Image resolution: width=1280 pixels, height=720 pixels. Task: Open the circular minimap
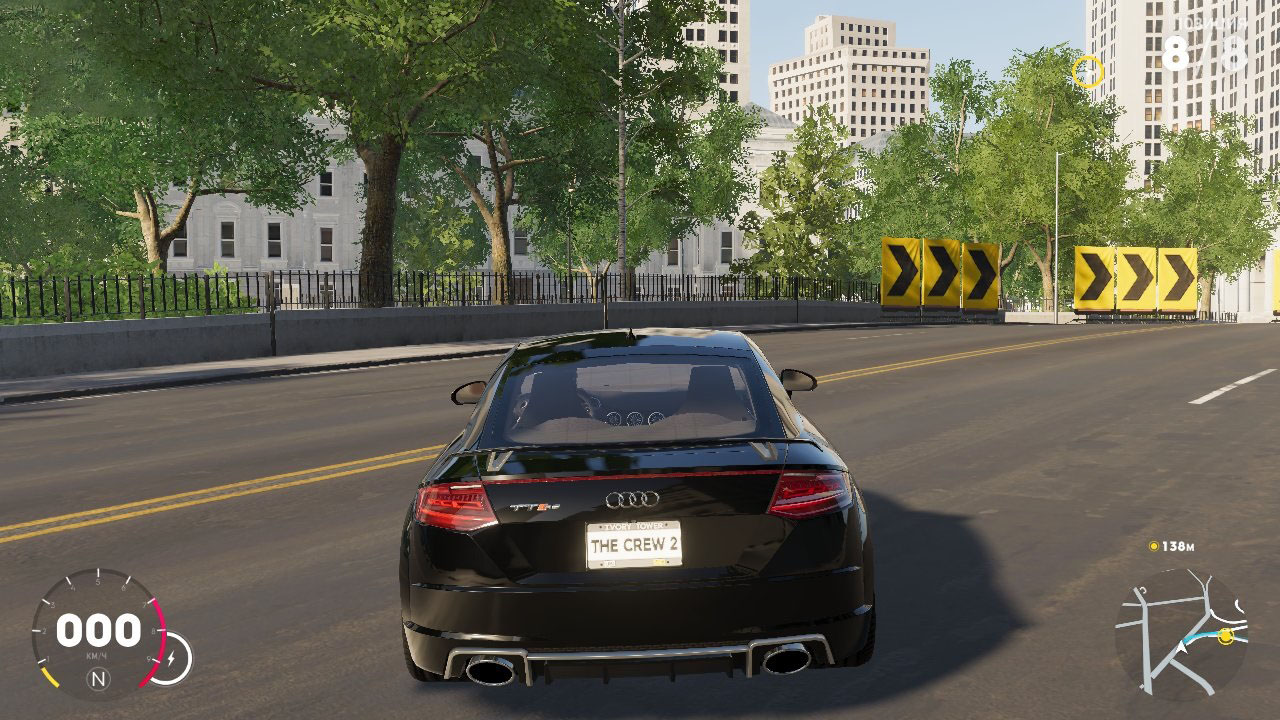pos(1181,634)
